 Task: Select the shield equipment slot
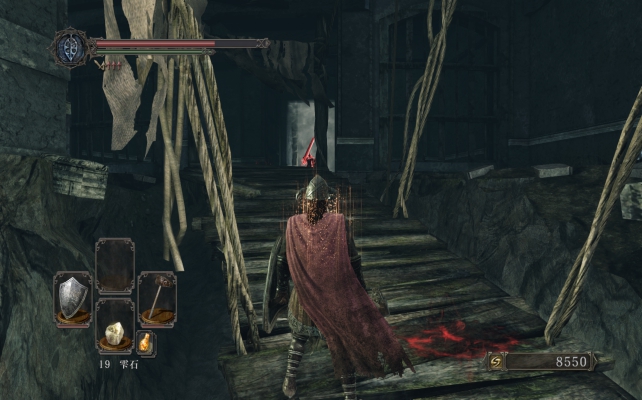(x=72, y=297)
